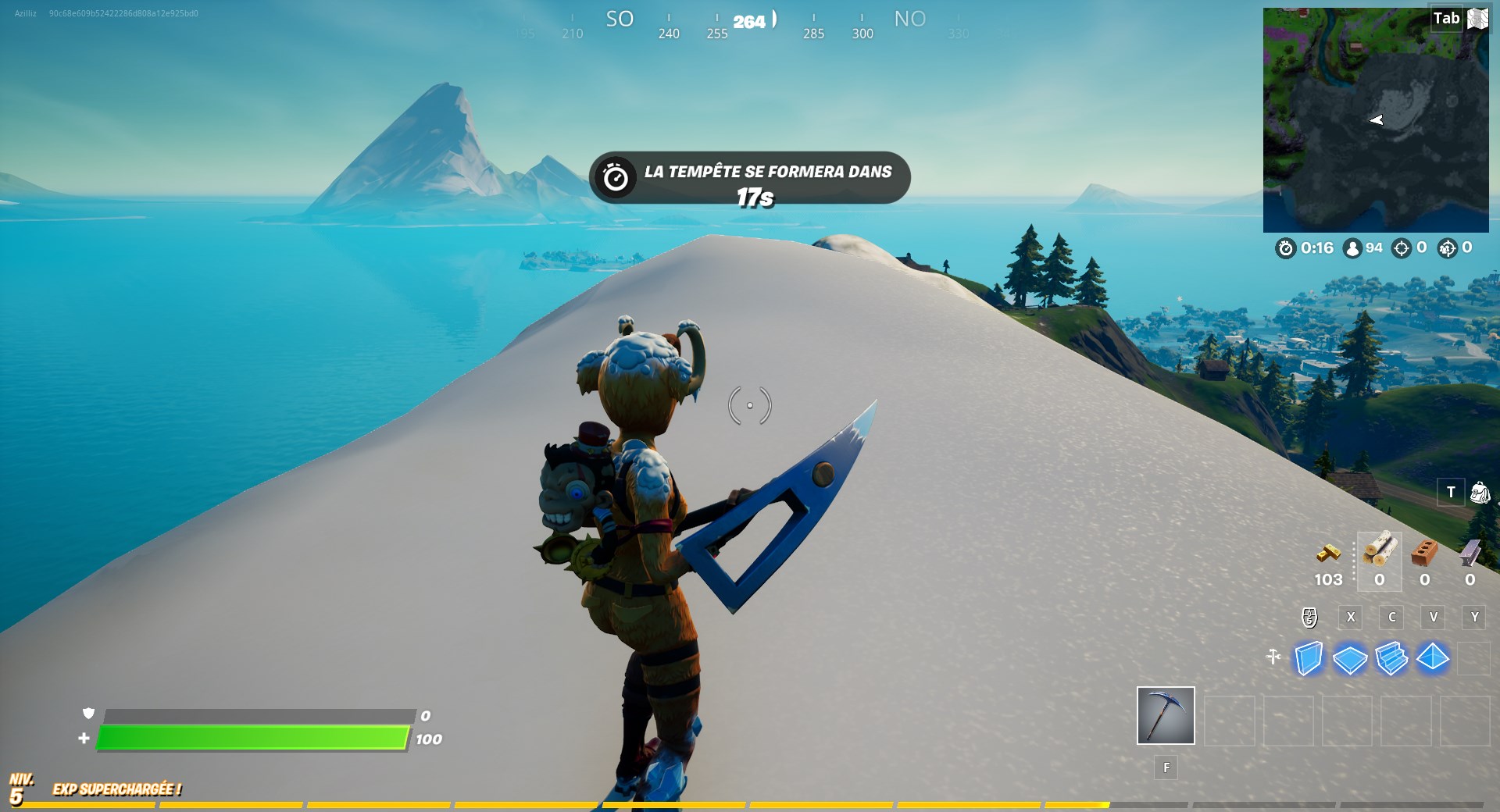Viewport: 1500px width, 812px height.
Task: Select the wall build option bound to X
Action: coord(1351,618)
